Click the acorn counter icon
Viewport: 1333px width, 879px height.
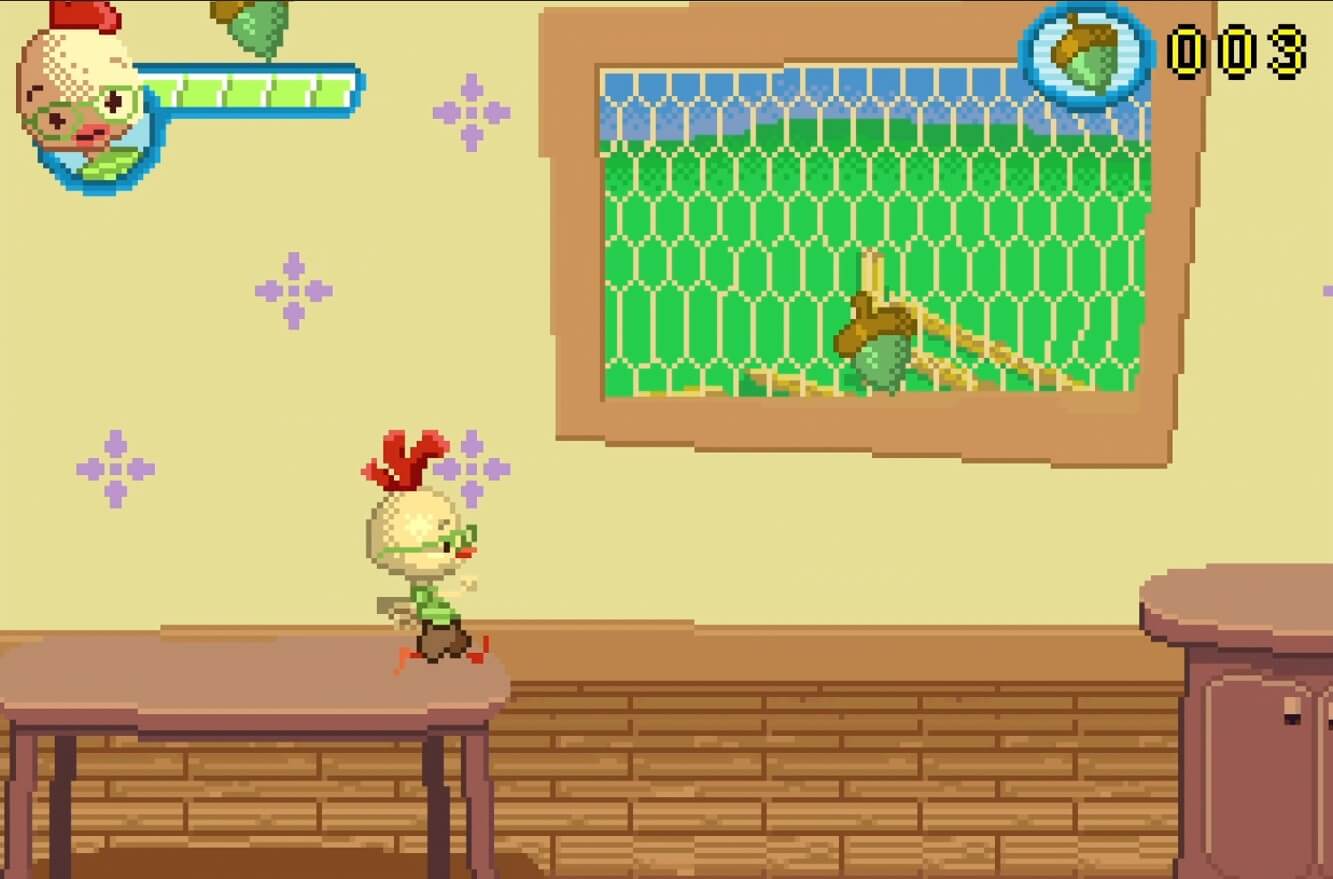pos(1087,55)
